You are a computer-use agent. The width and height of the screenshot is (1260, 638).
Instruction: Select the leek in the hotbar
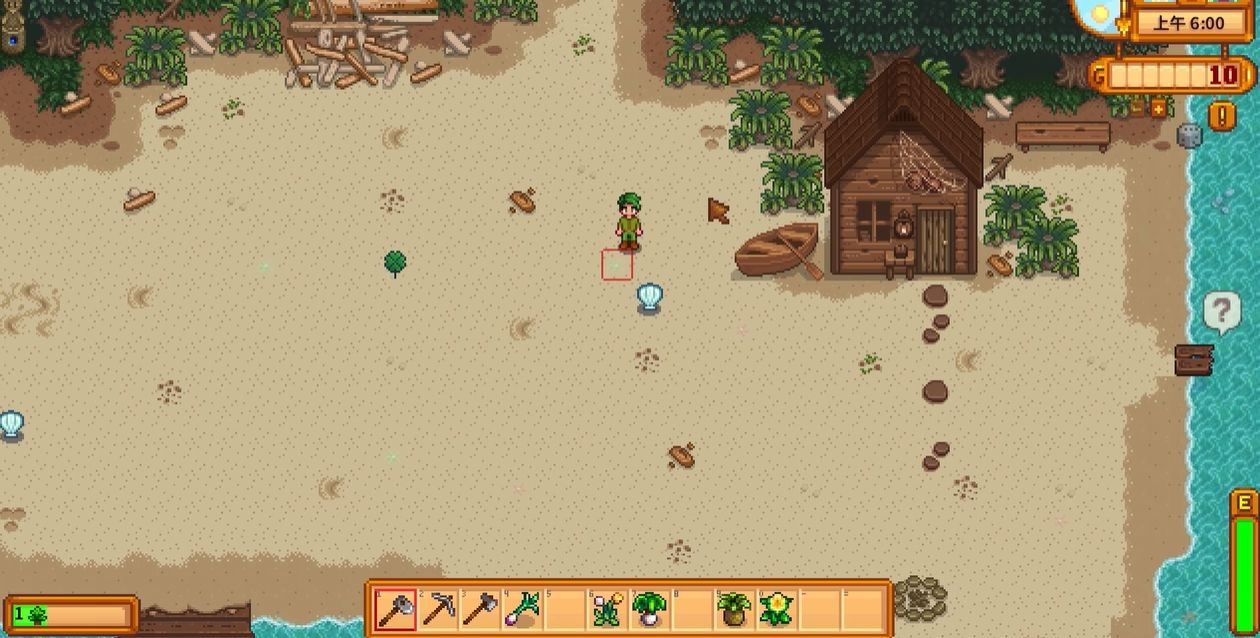pos(523,608)
